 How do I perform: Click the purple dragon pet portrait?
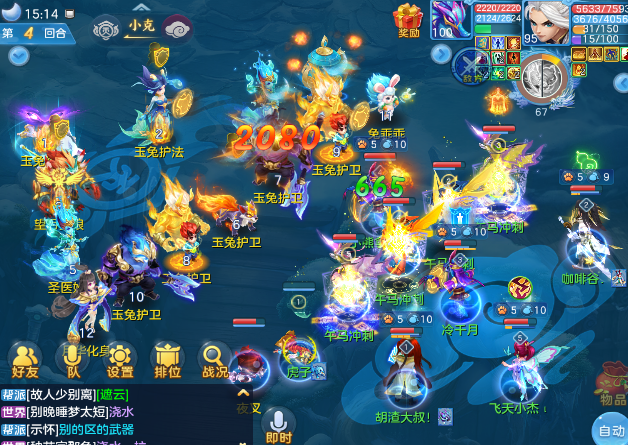(451, 20)
